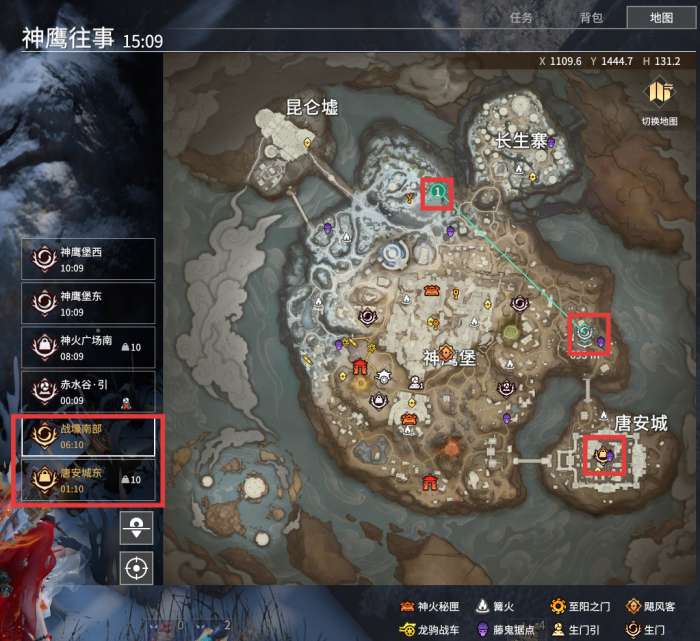Viewport: 700px width, 641px height.
Task: Click the downward-arrow marker button below the list
Action: point(136,526)
